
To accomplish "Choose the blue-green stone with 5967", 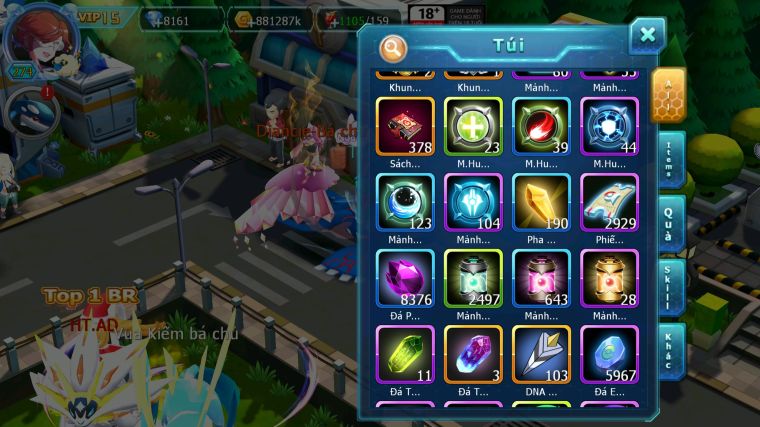I will click(609, 355).
